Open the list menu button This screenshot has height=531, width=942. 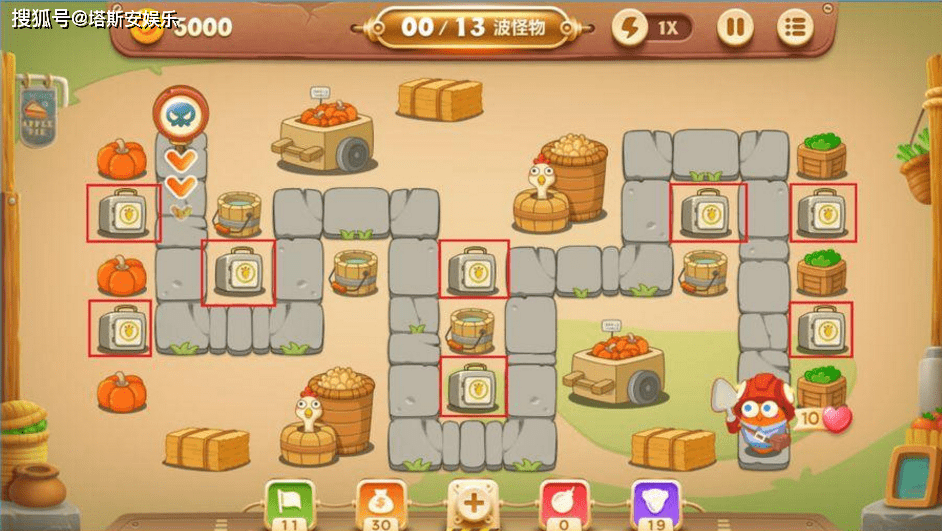point(795,27)
